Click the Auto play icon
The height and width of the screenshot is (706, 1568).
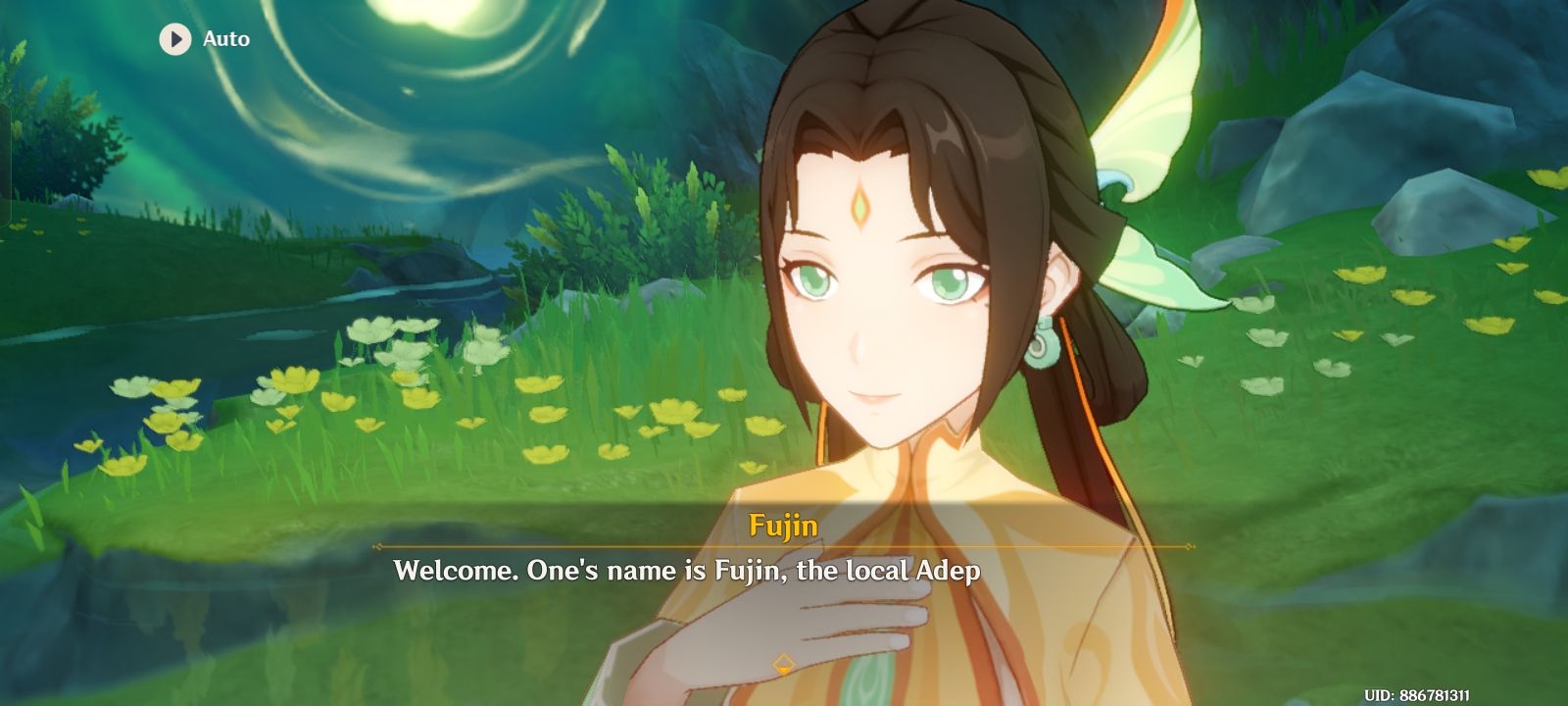tap(174, 40)
